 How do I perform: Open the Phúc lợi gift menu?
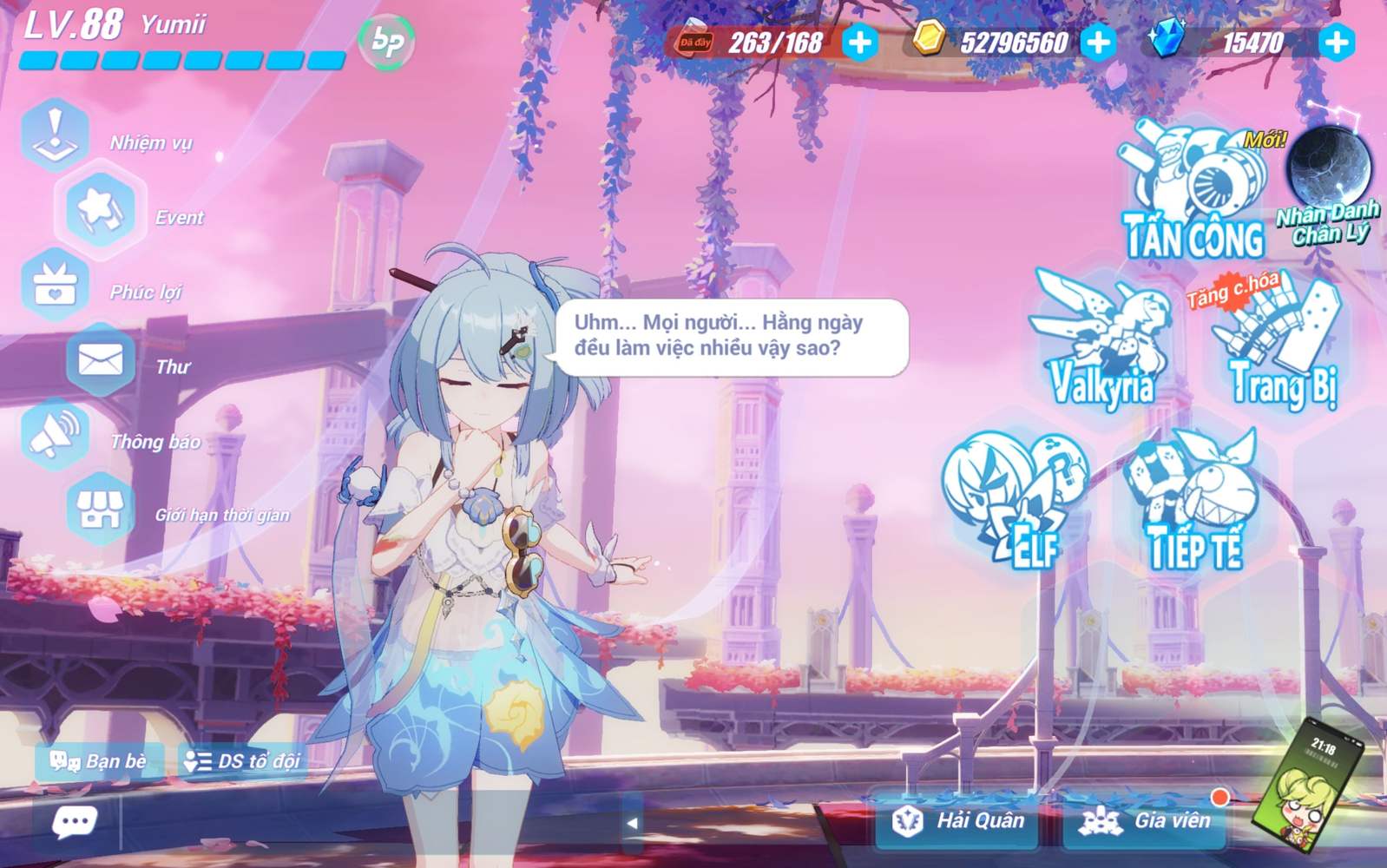click(56, 284)
